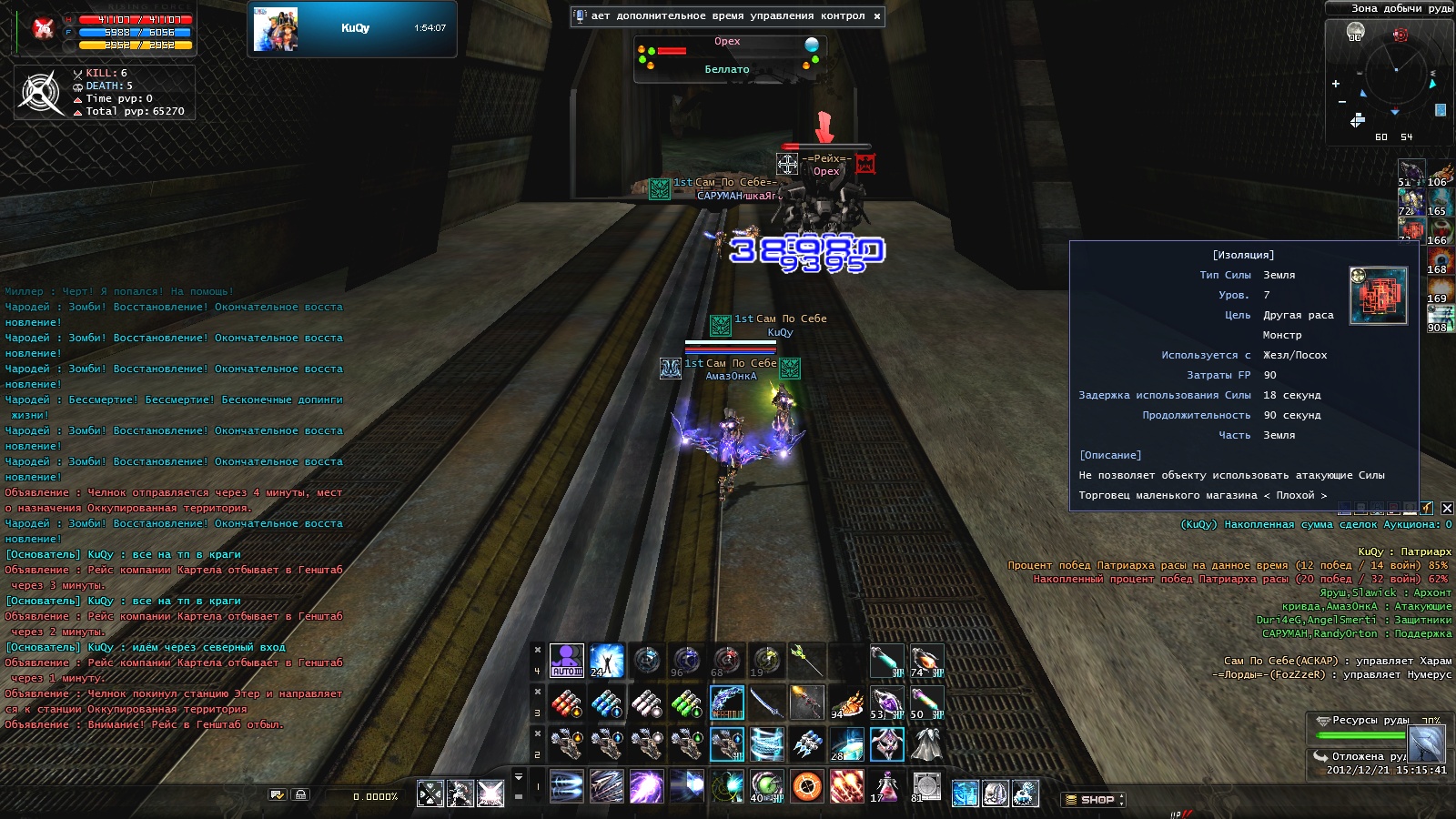Activate the purple energy burst skill
Image resolution: width=1456 pixels, height=819 pixels.
coord(646,785)
